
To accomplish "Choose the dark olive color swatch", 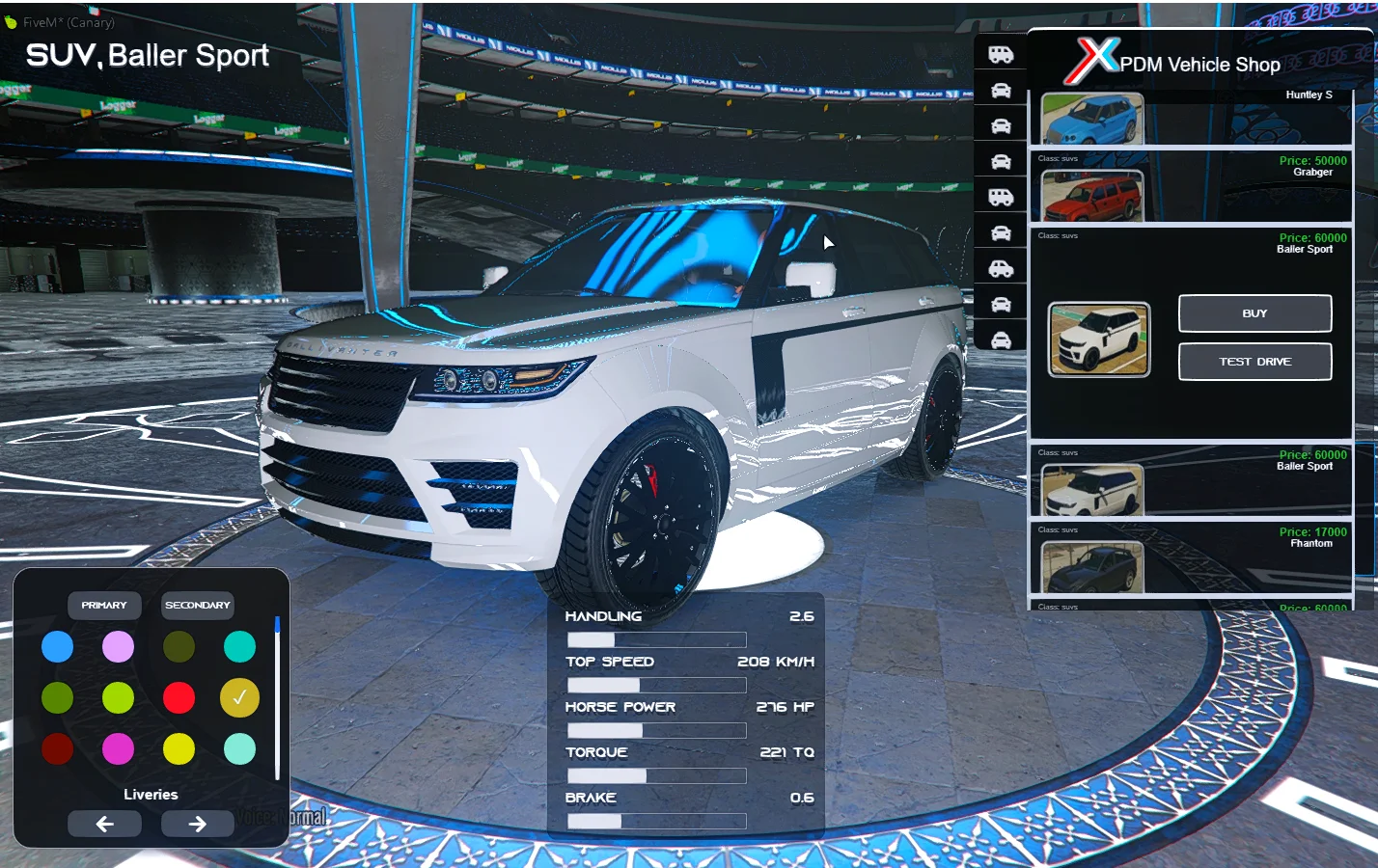I will pos(179,646).
